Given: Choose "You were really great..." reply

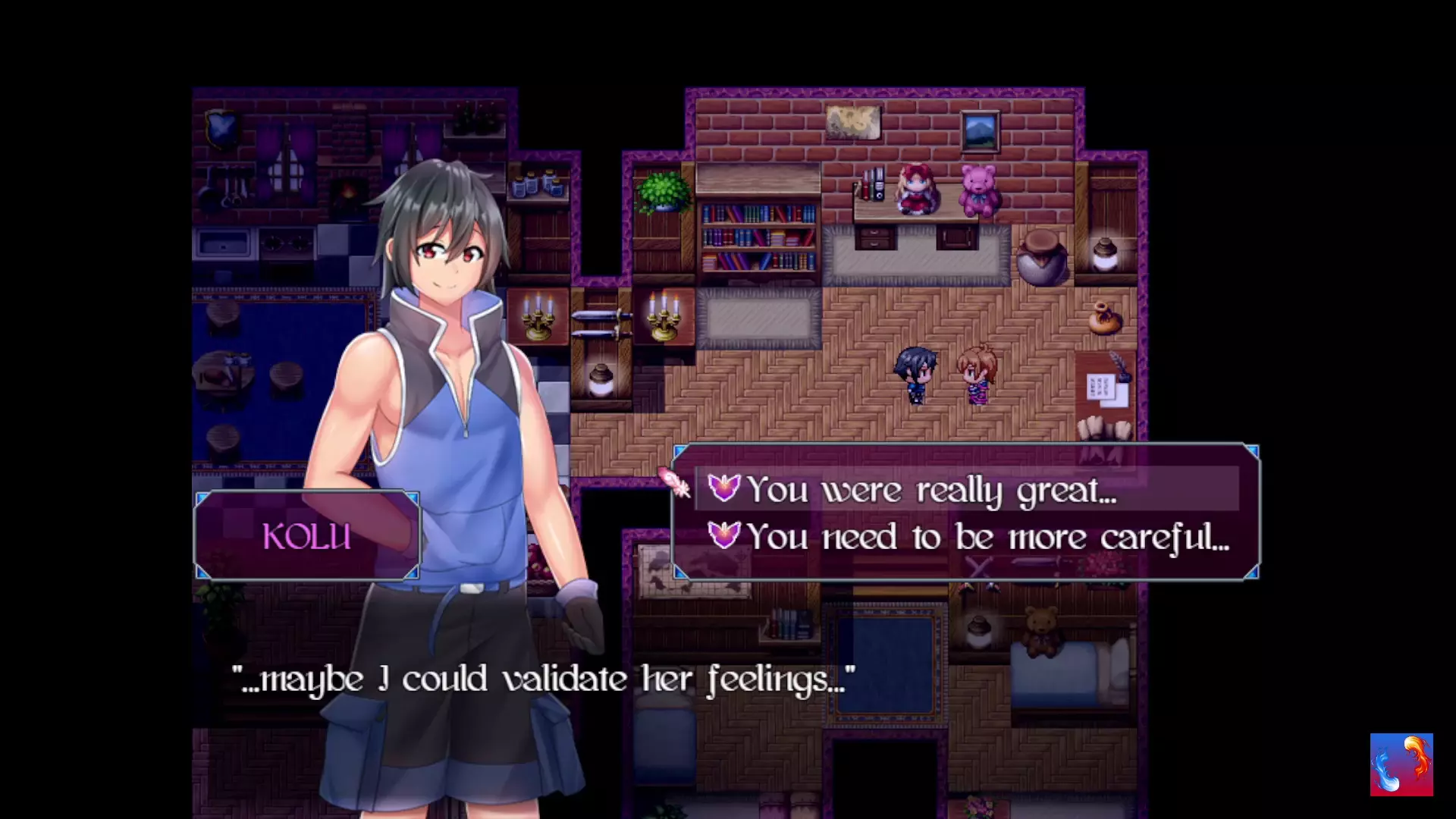Looking at the screenshot, I should point(931,490).
